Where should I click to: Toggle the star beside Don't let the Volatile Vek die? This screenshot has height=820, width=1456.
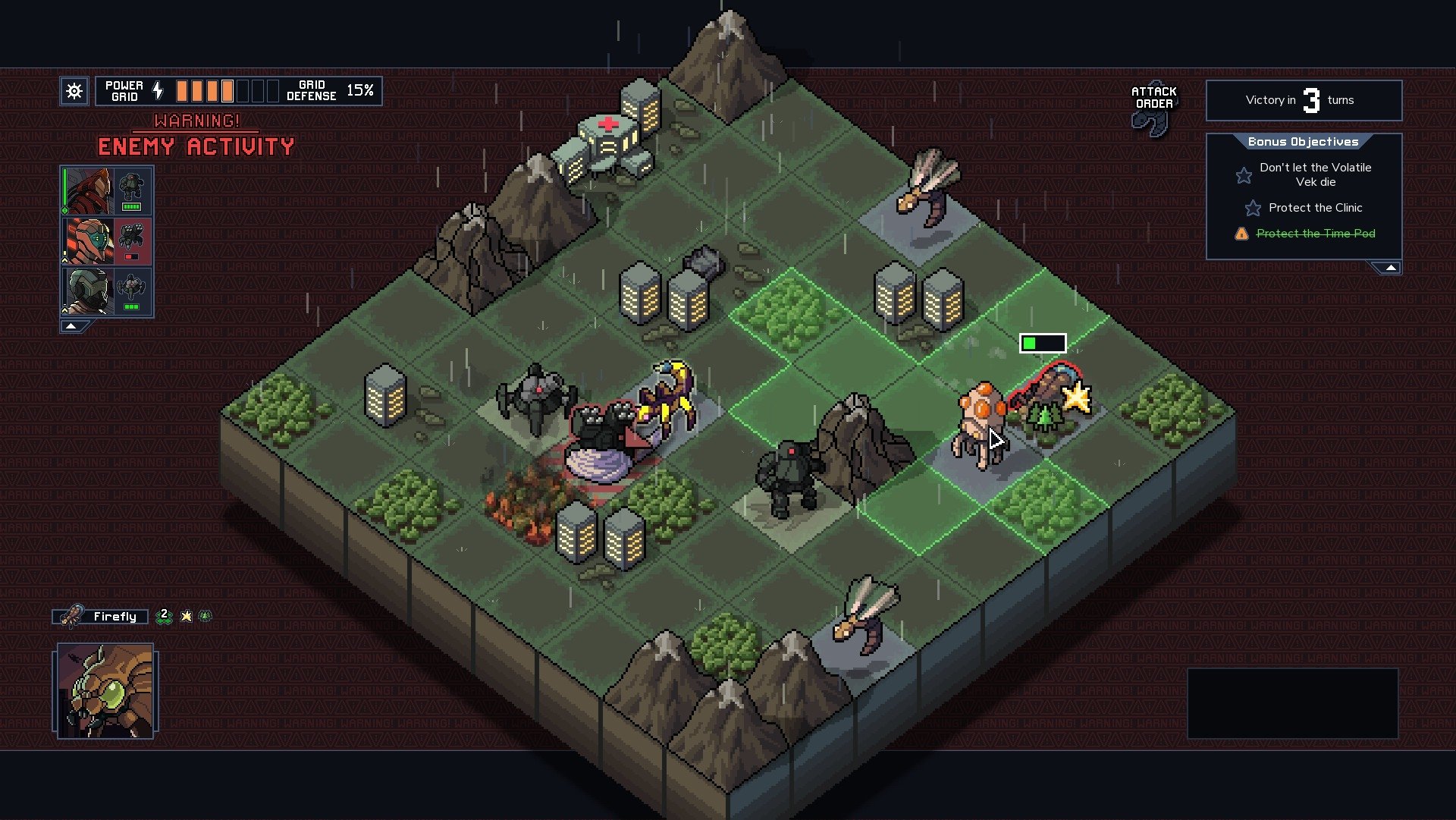tap(1245, 174)
